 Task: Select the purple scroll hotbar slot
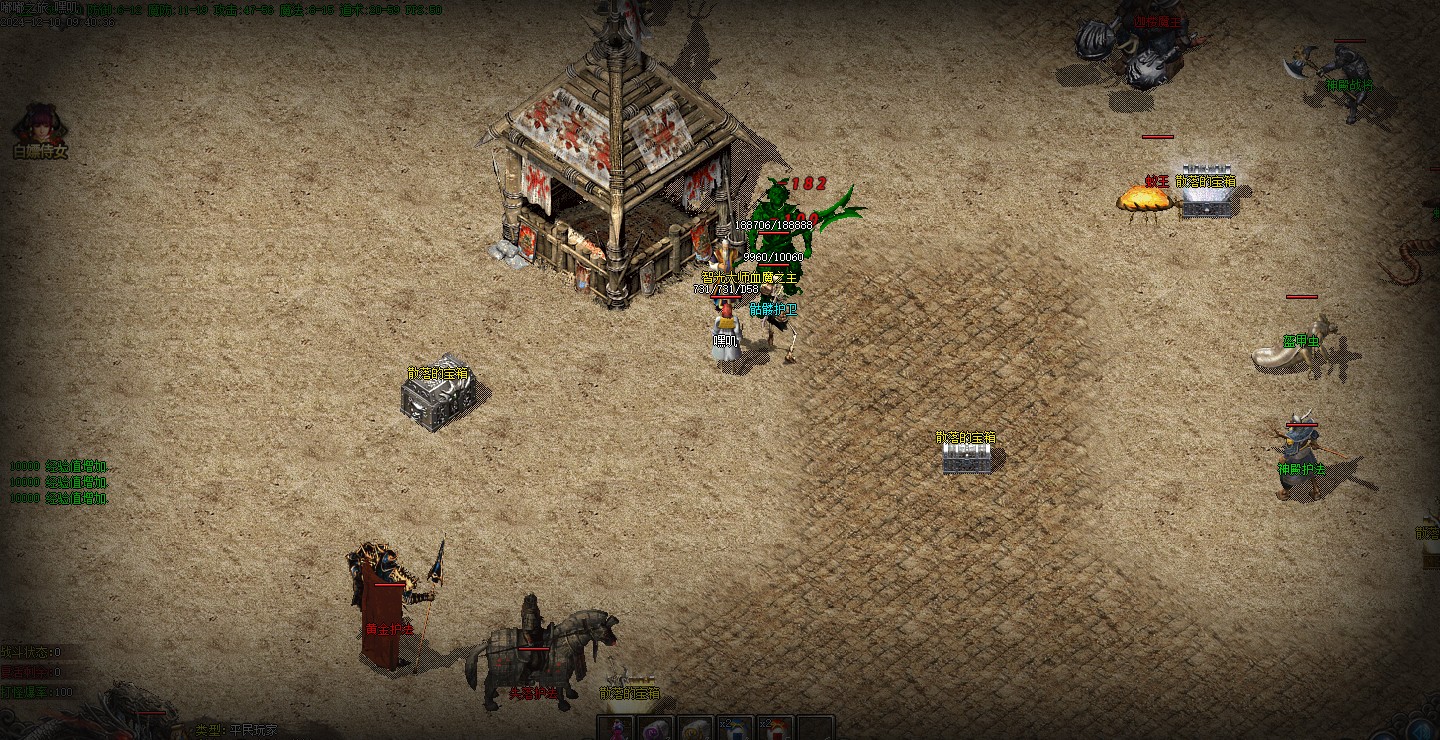pyautogui.click(x=655, y=728)
